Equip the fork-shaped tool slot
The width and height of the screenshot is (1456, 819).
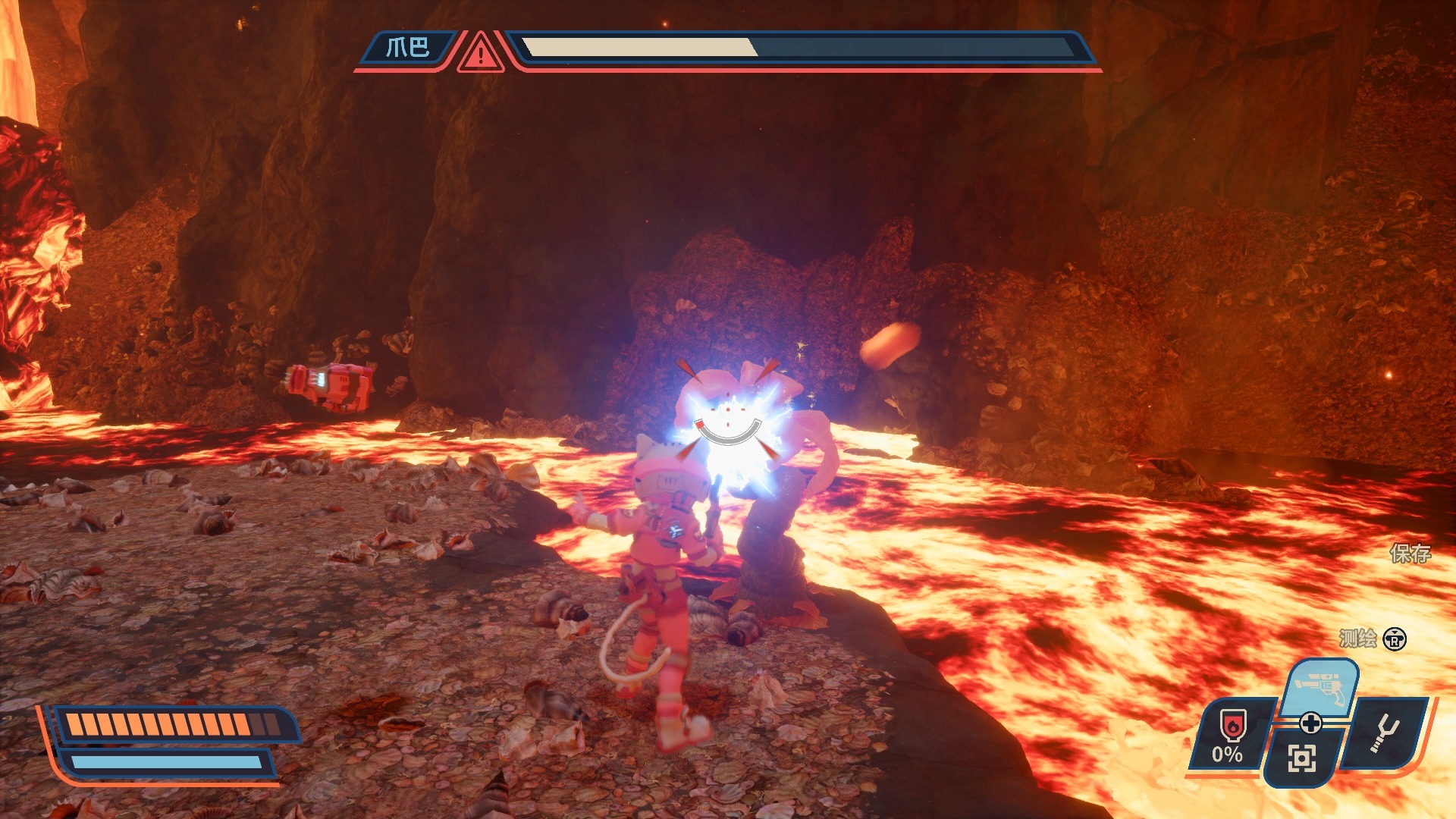1387,733
